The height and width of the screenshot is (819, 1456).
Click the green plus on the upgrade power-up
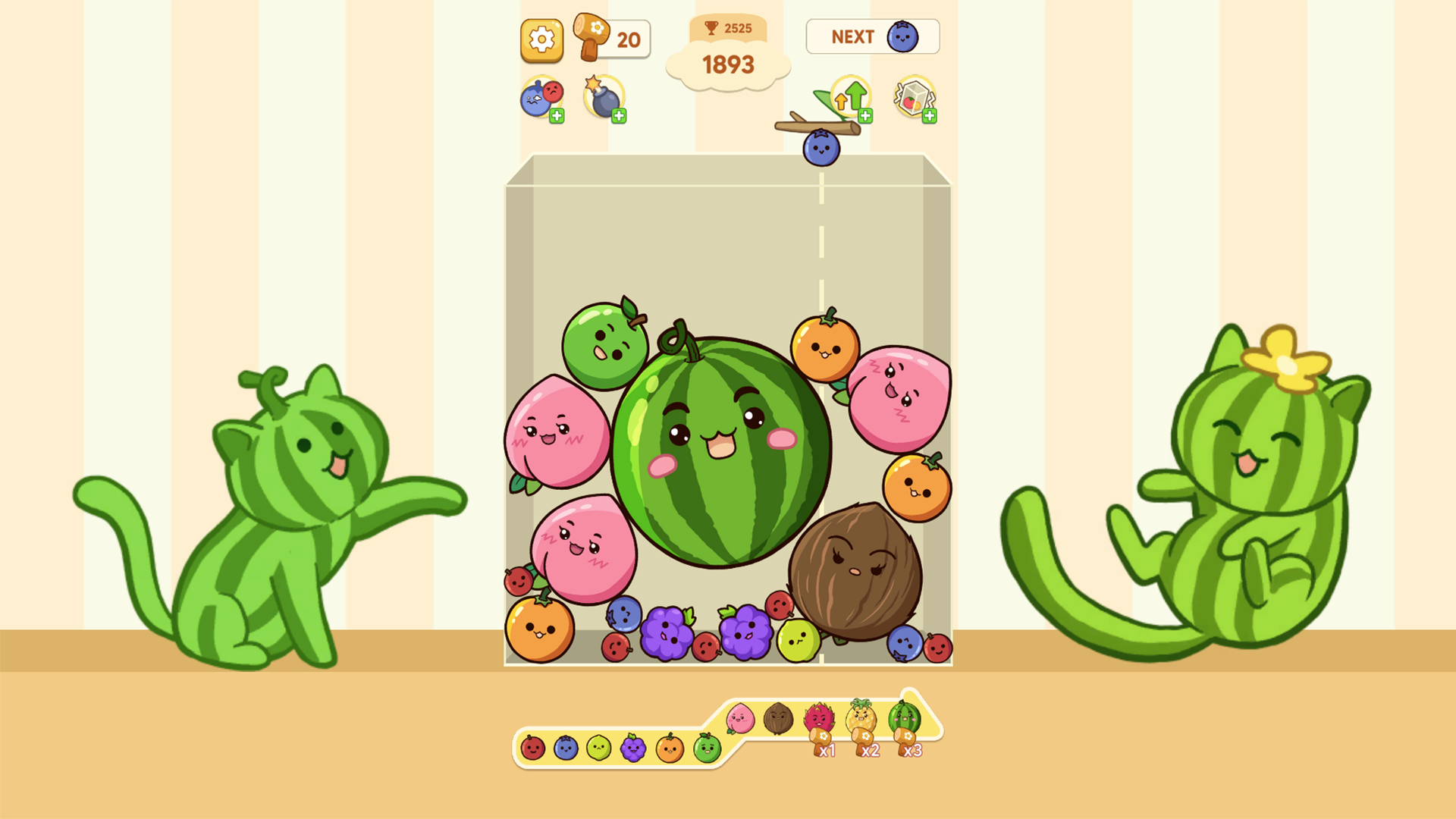865,115
